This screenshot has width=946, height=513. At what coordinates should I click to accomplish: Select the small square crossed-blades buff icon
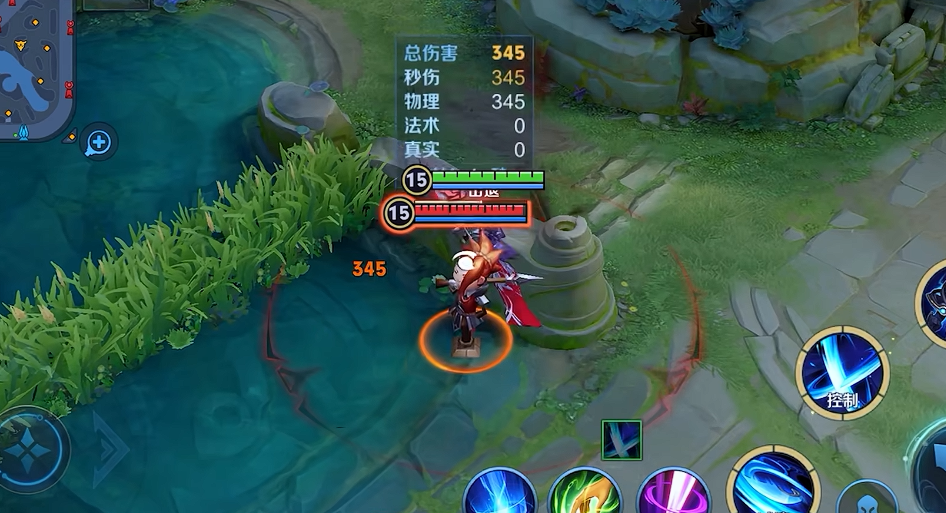621,440
